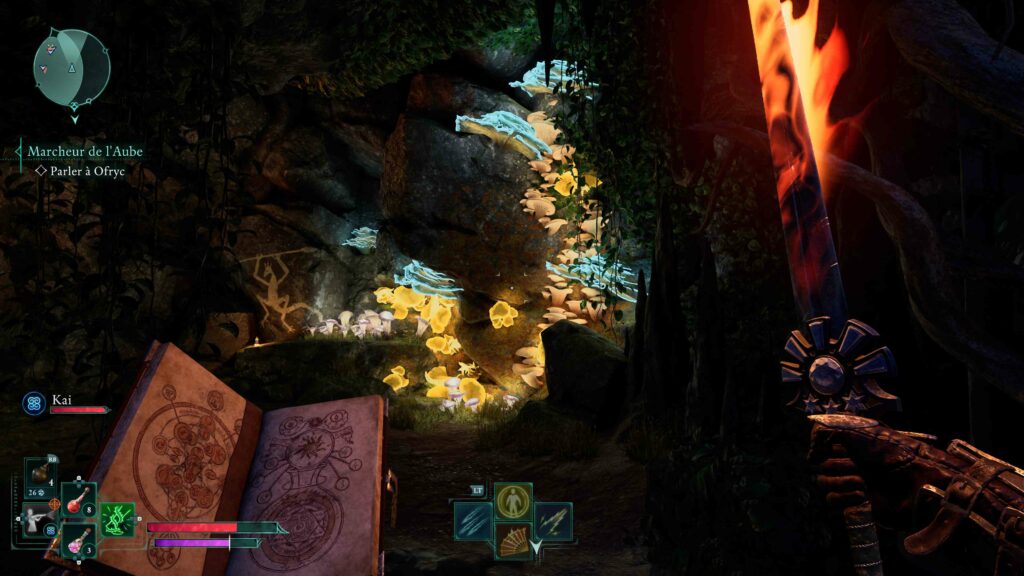
Task: Activate the green glowing ability icon
Action: point(117,520)
